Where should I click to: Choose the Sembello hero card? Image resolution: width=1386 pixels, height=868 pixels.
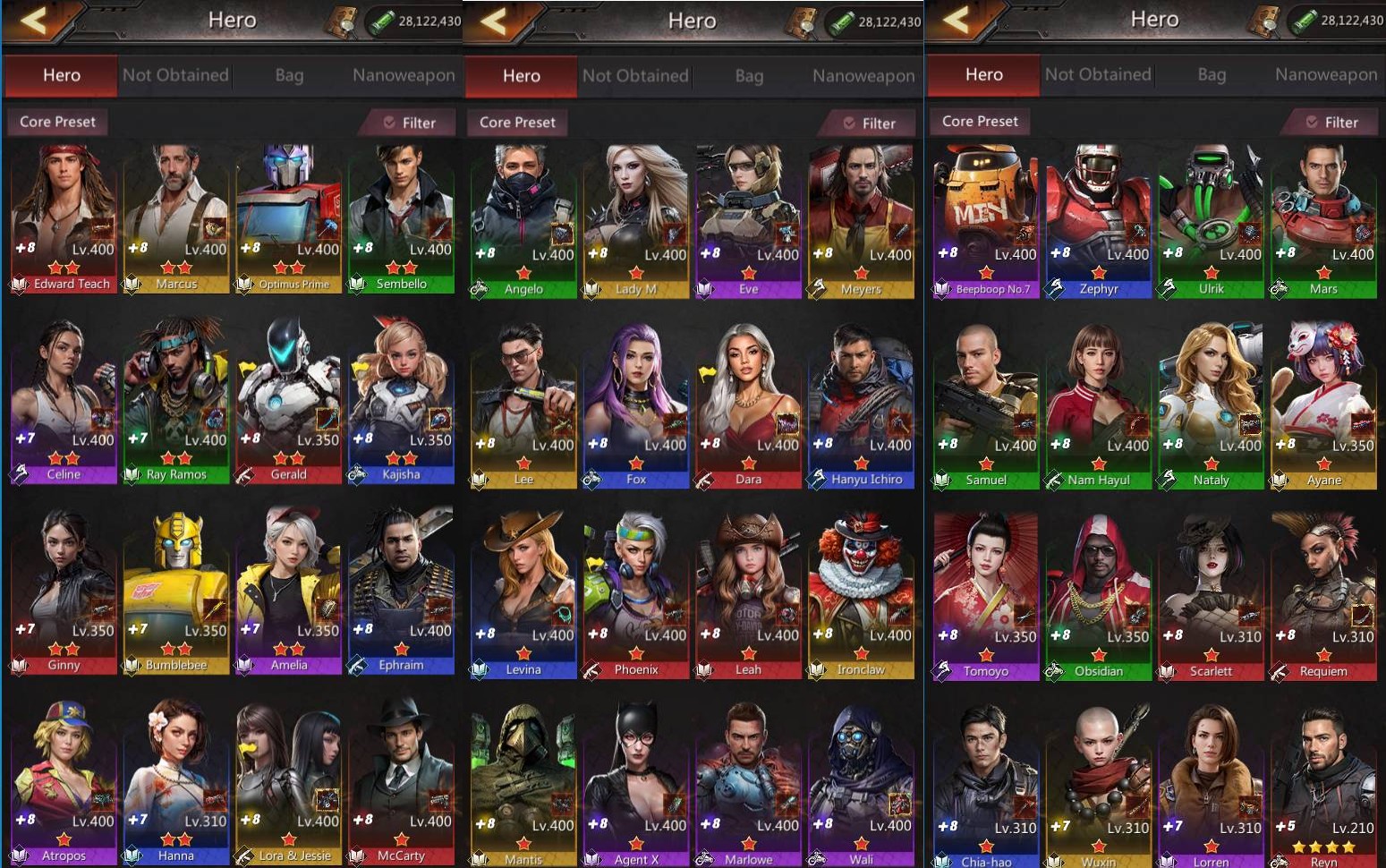pos(401,219)
